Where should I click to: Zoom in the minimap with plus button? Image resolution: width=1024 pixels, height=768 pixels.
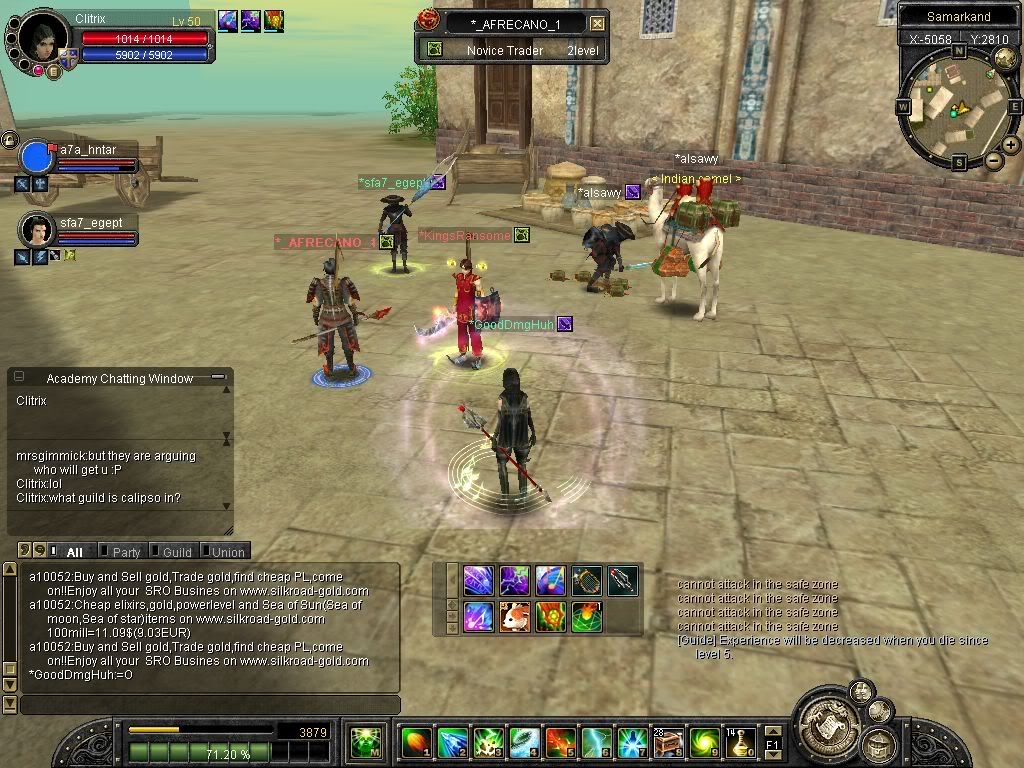(x=1011, y=145)
